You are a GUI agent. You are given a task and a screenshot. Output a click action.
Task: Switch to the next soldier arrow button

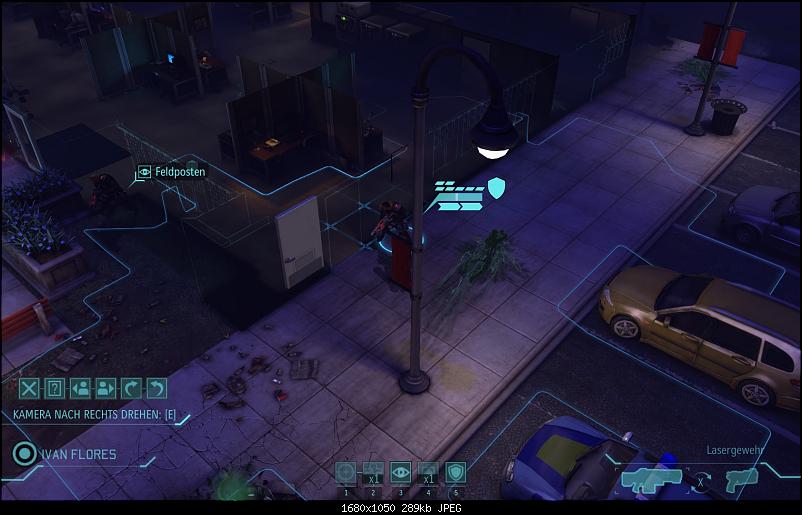click(106, 389)
